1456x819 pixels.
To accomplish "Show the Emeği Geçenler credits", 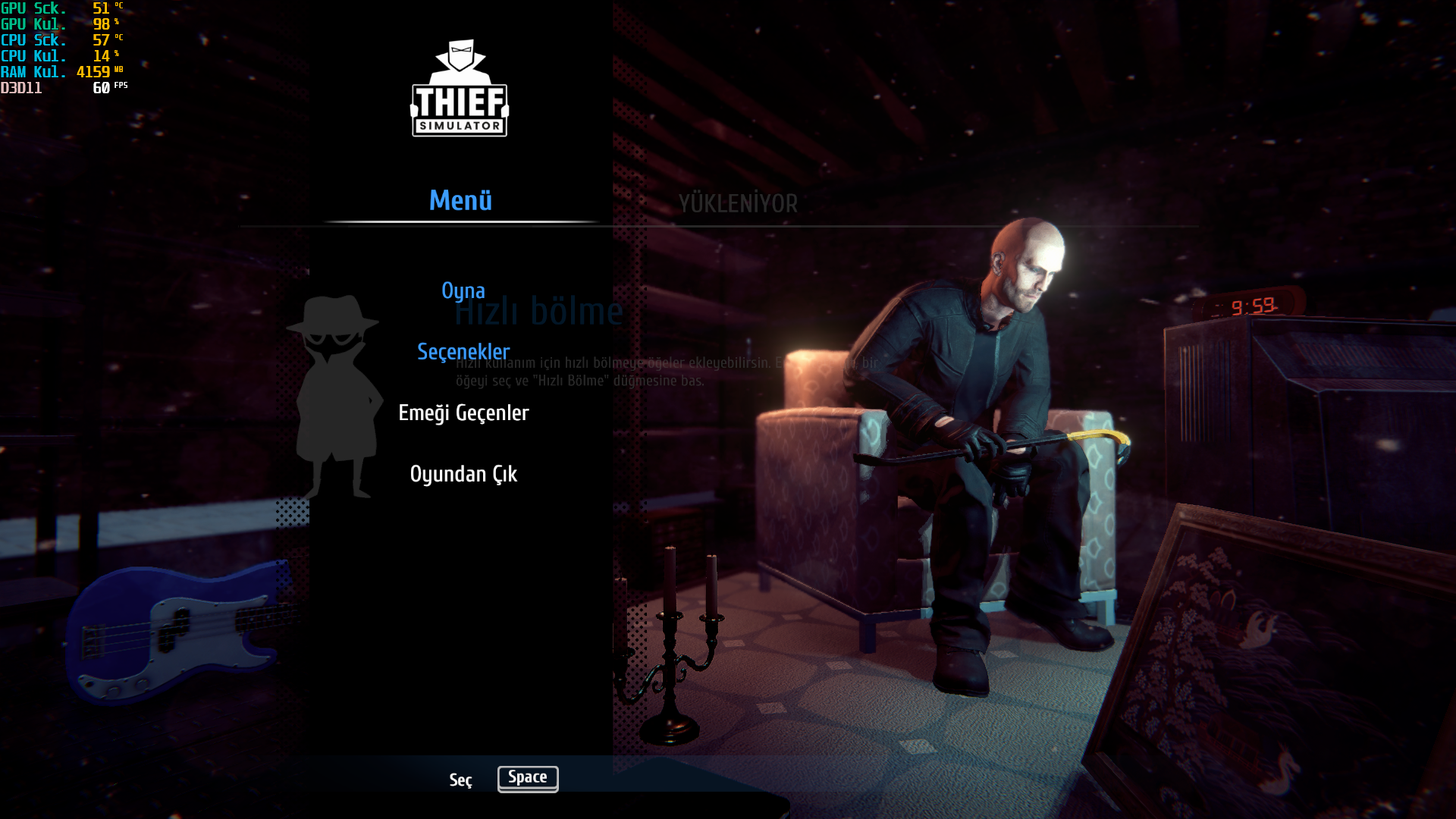I will [x=463, y=413].
